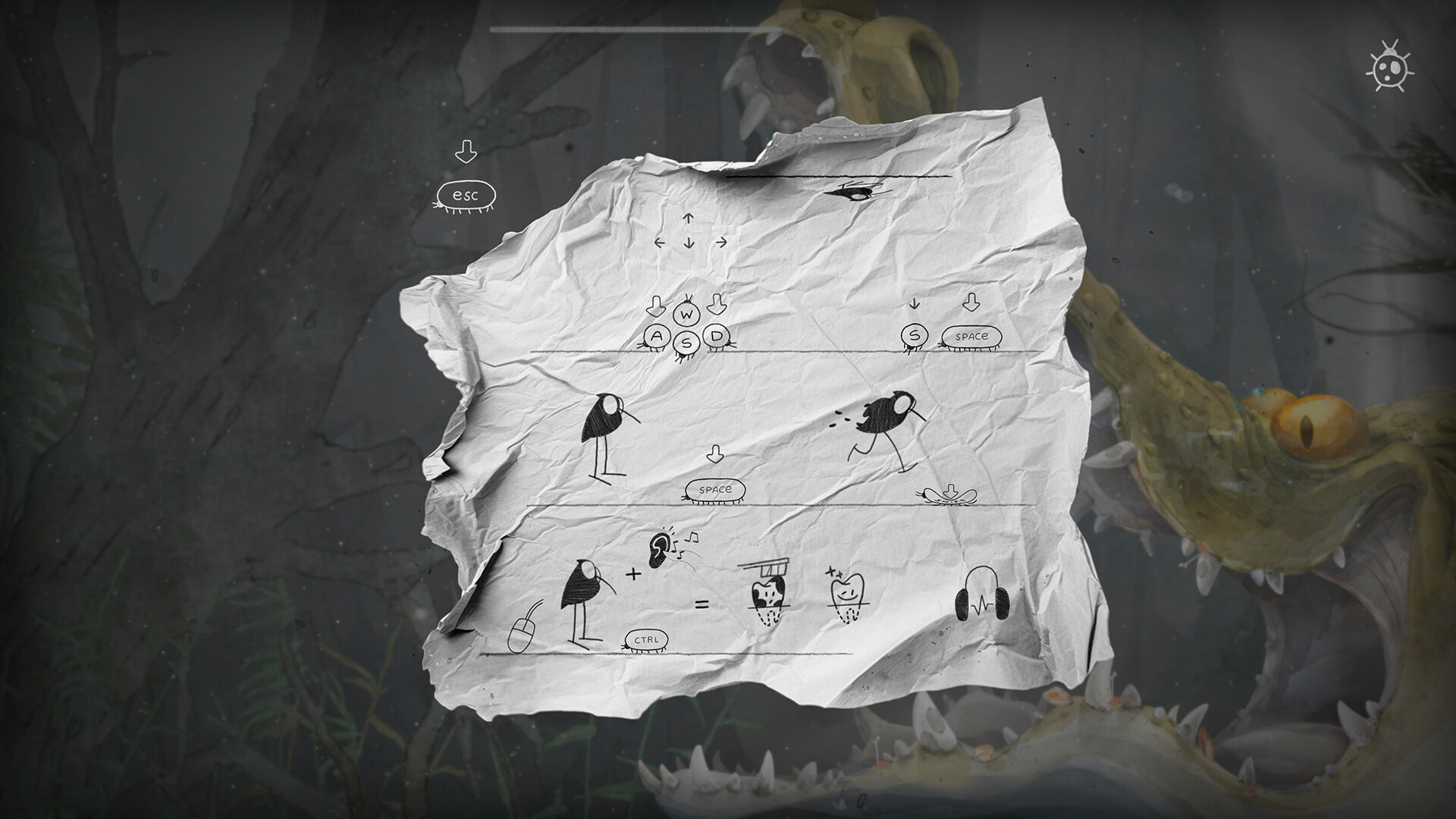
Task: Click the arrow above the esc bug
Action: point(468,150)
